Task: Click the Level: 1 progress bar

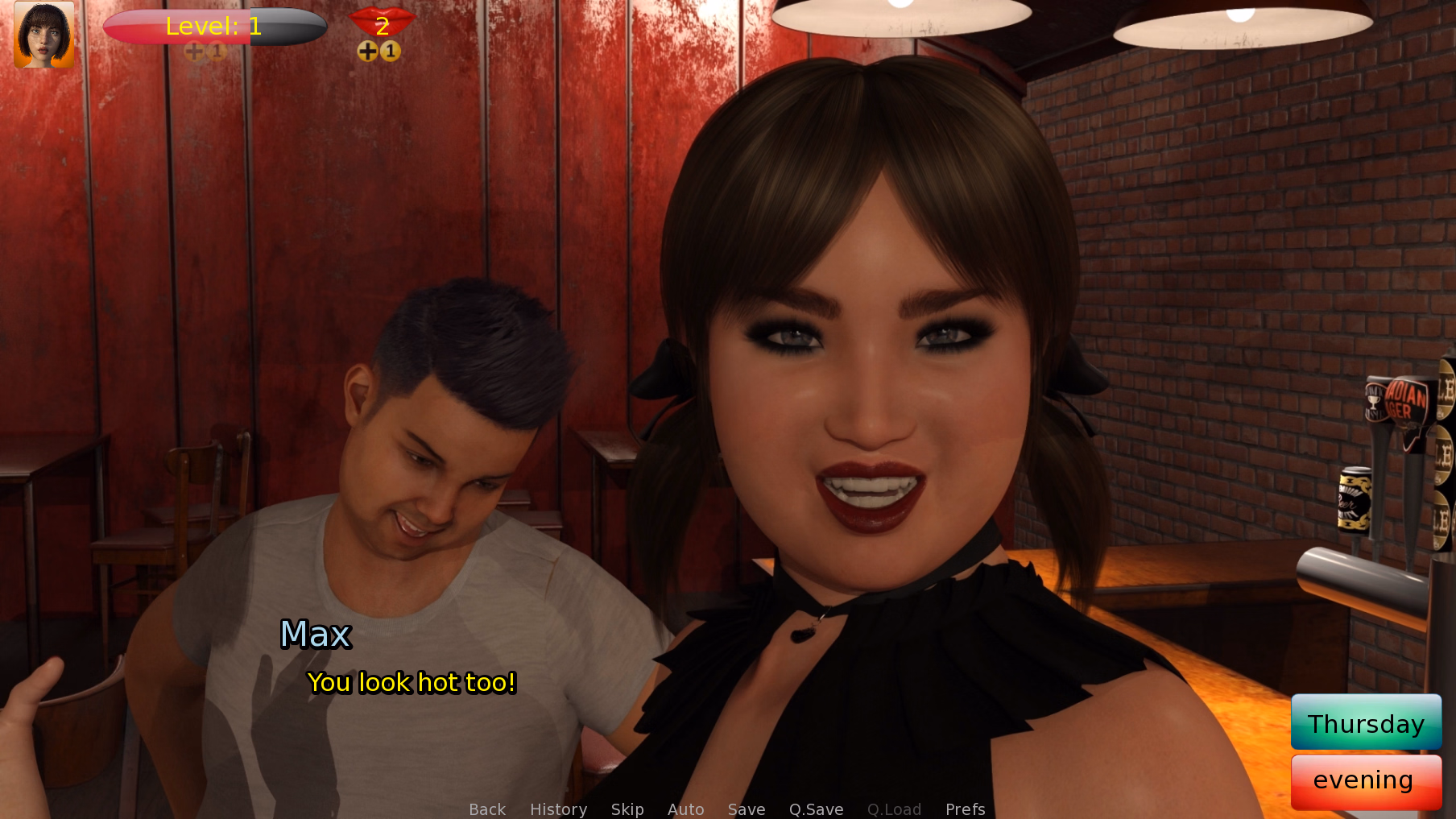Action: click(214, 27)
